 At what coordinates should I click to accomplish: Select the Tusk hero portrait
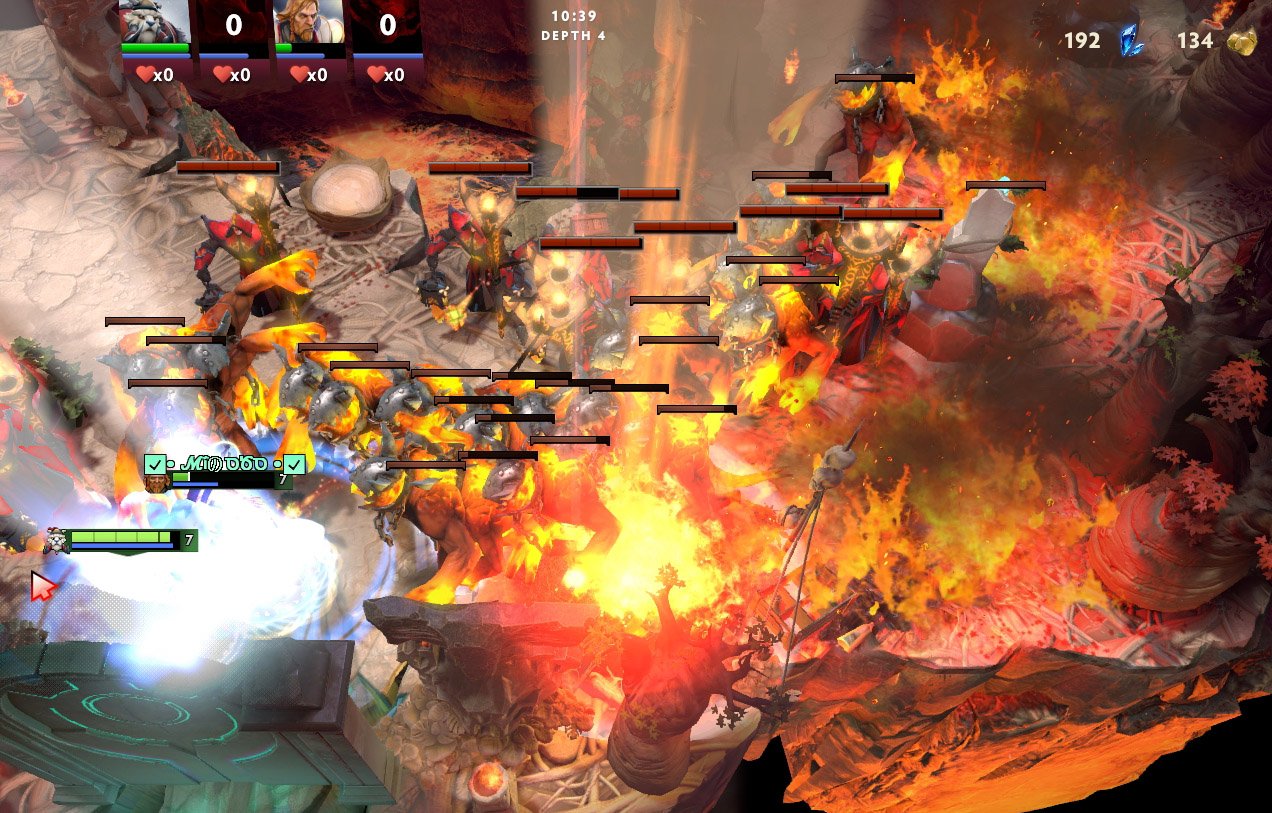pos(155,22)
